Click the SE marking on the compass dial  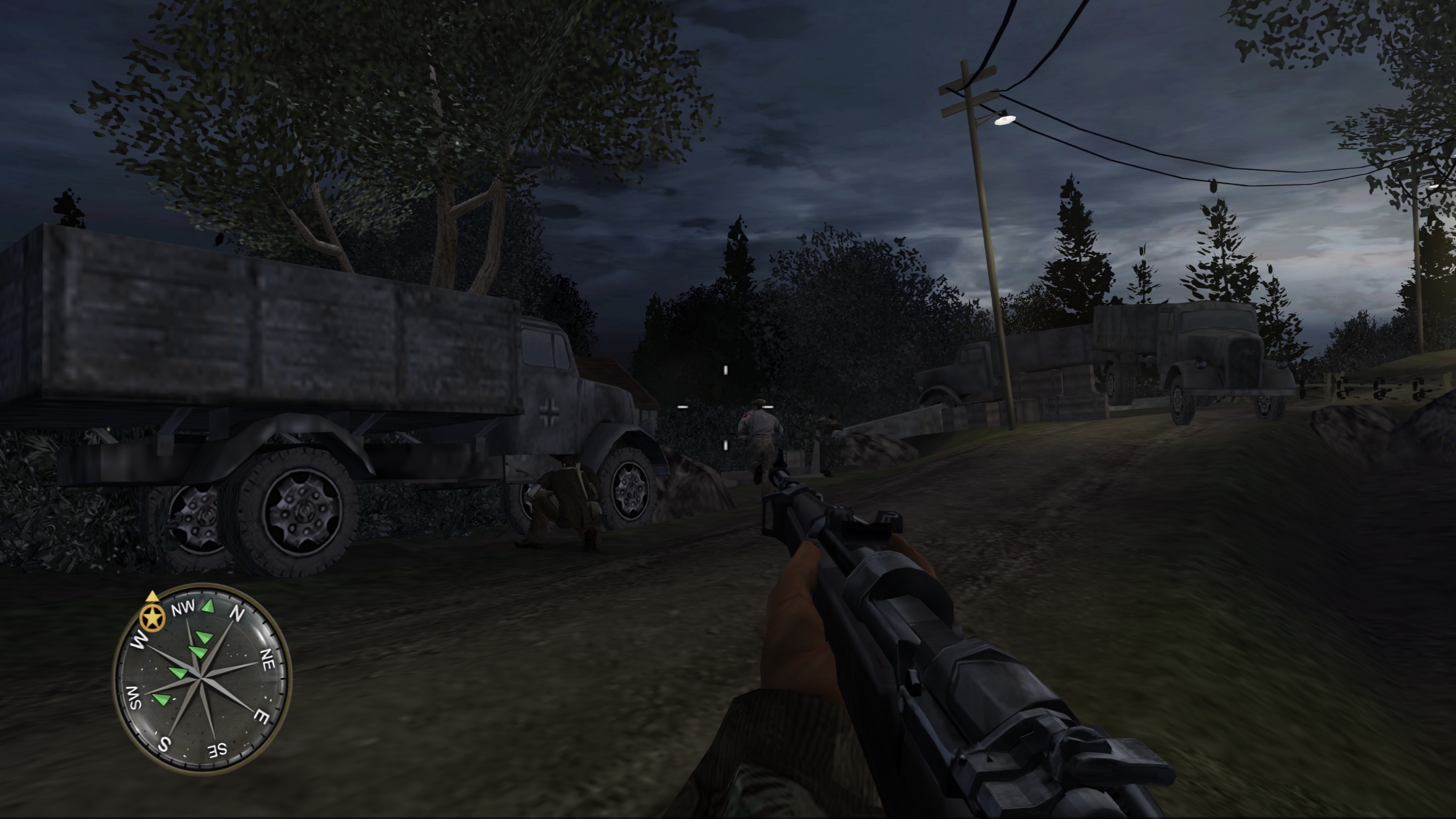pos(218,751)
